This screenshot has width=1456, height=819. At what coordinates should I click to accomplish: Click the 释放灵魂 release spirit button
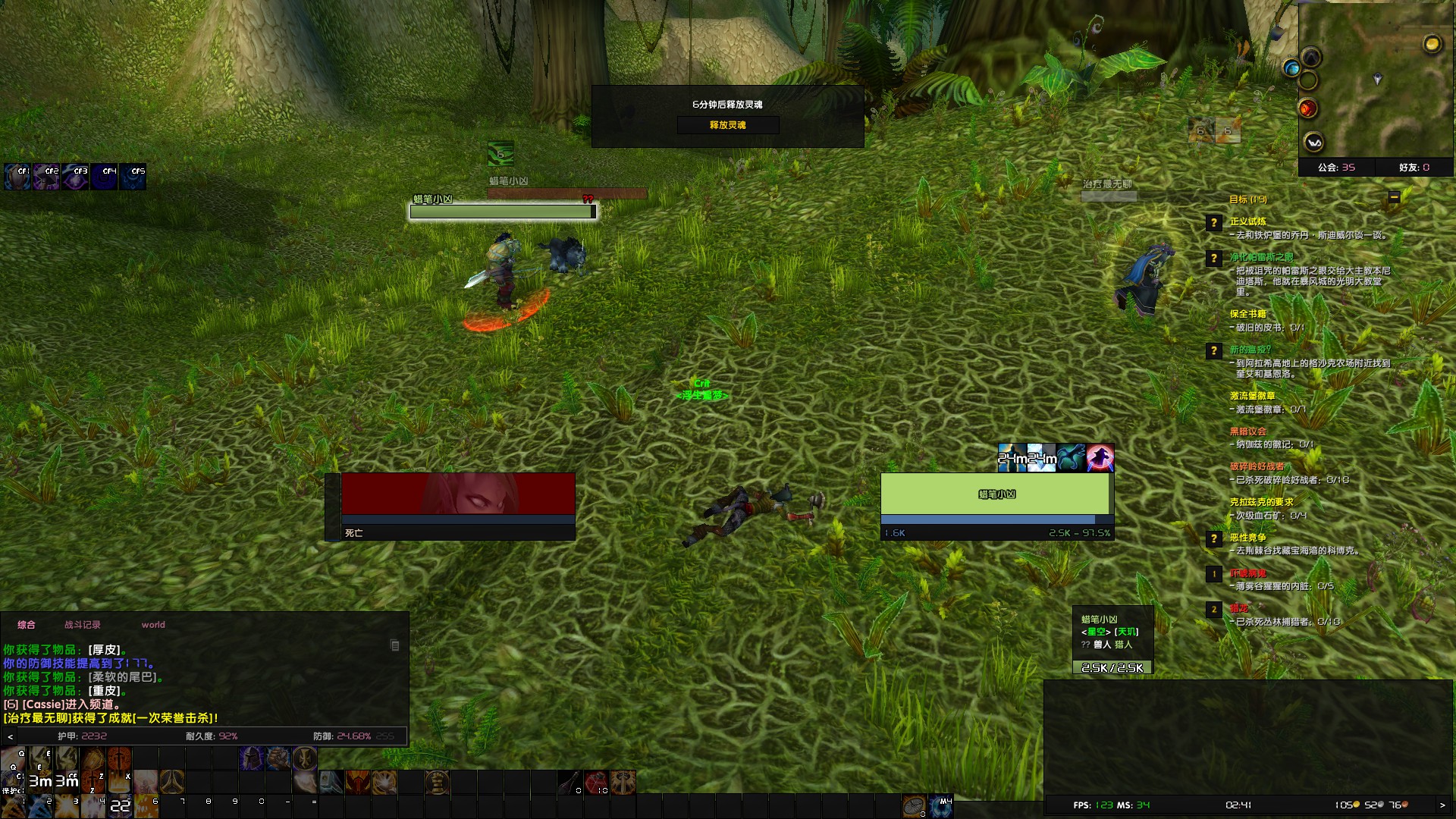click(x=727, y=125)
